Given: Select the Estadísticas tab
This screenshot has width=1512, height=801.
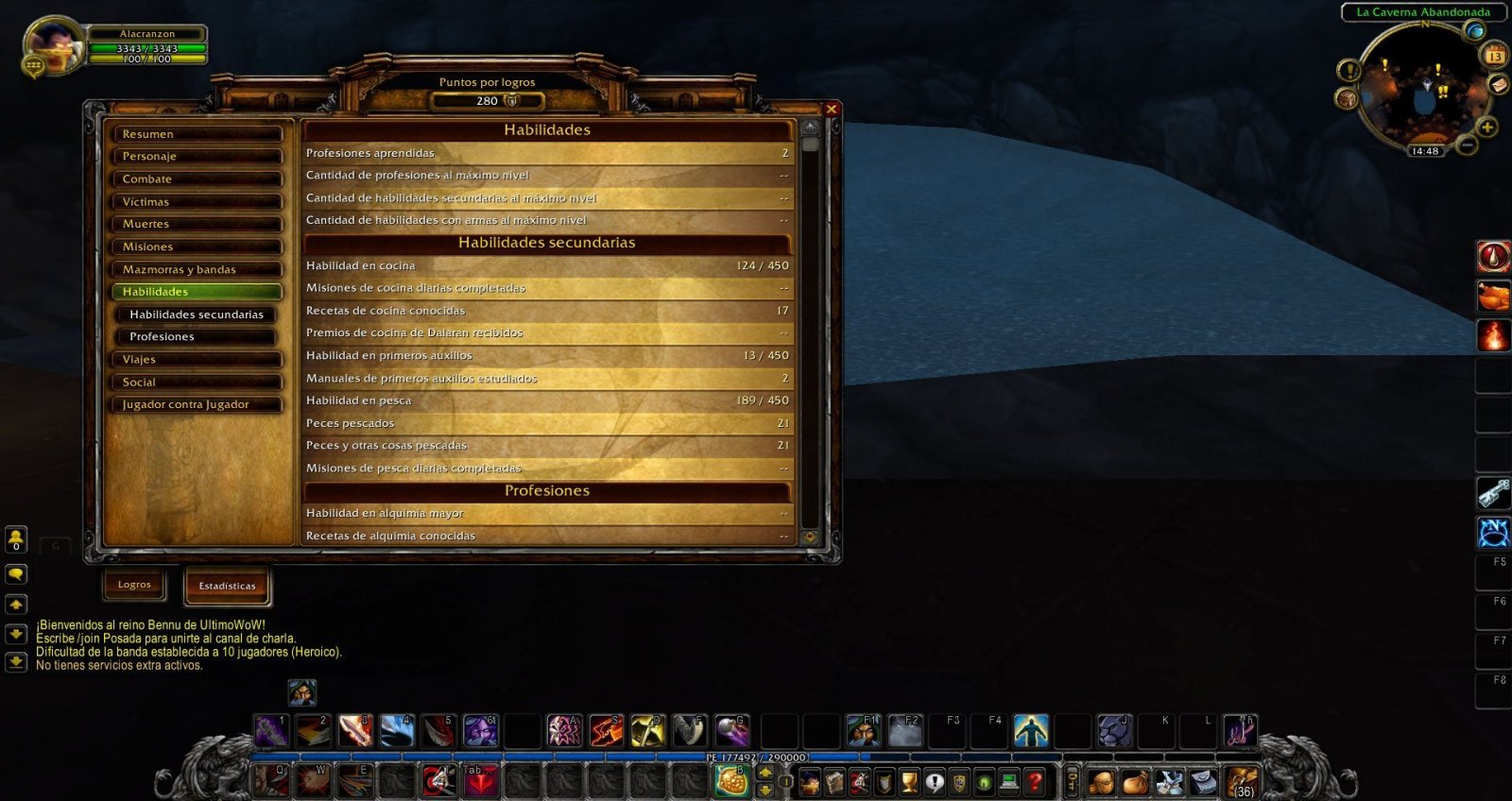Looking at the screenshot, I should pyautogui.click(x=227, y=586).
